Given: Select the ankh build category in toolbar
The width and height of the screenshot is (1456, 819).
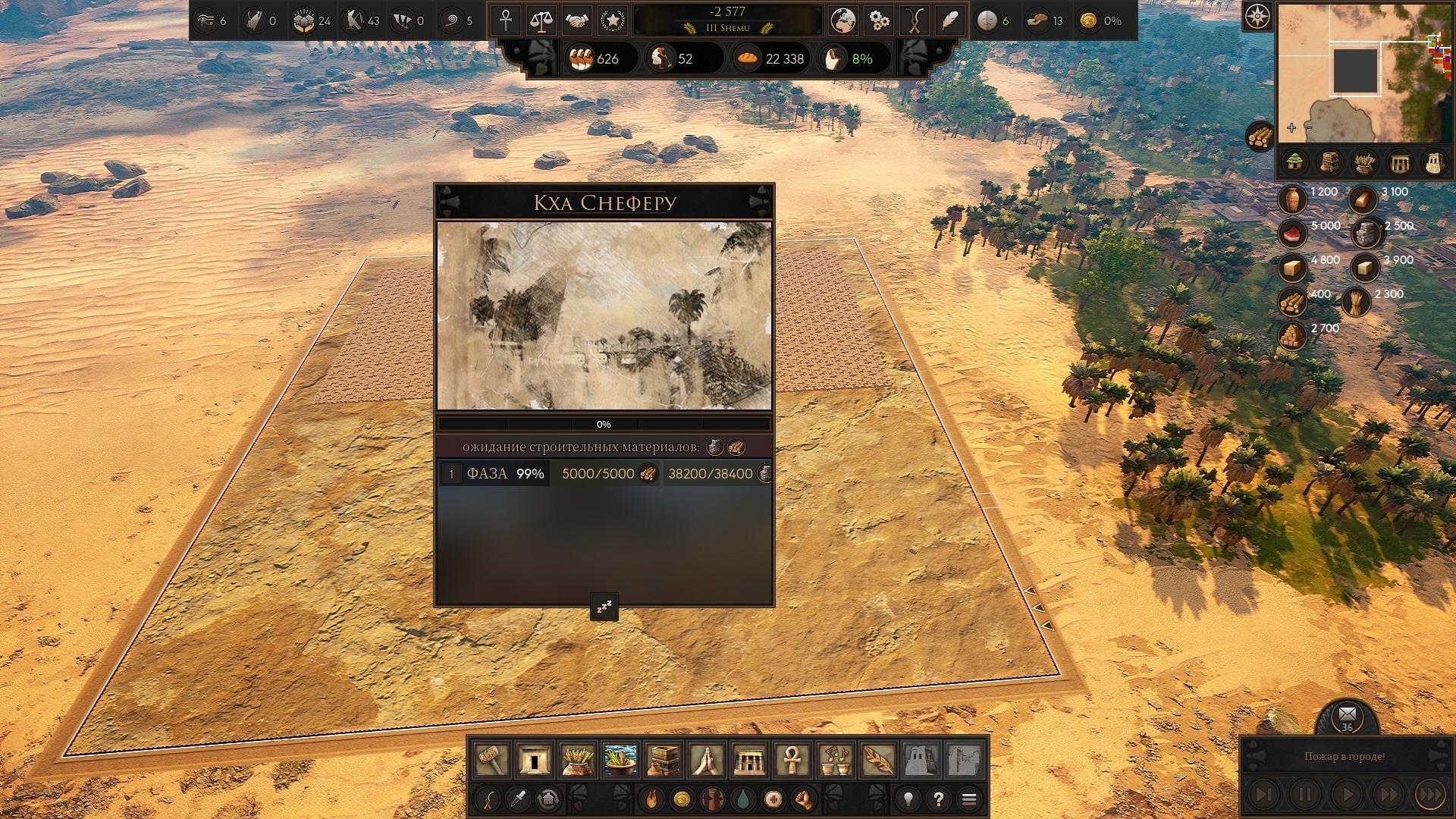Looking at the screenshot, I should pyautogui.click(x=792, y=759).
